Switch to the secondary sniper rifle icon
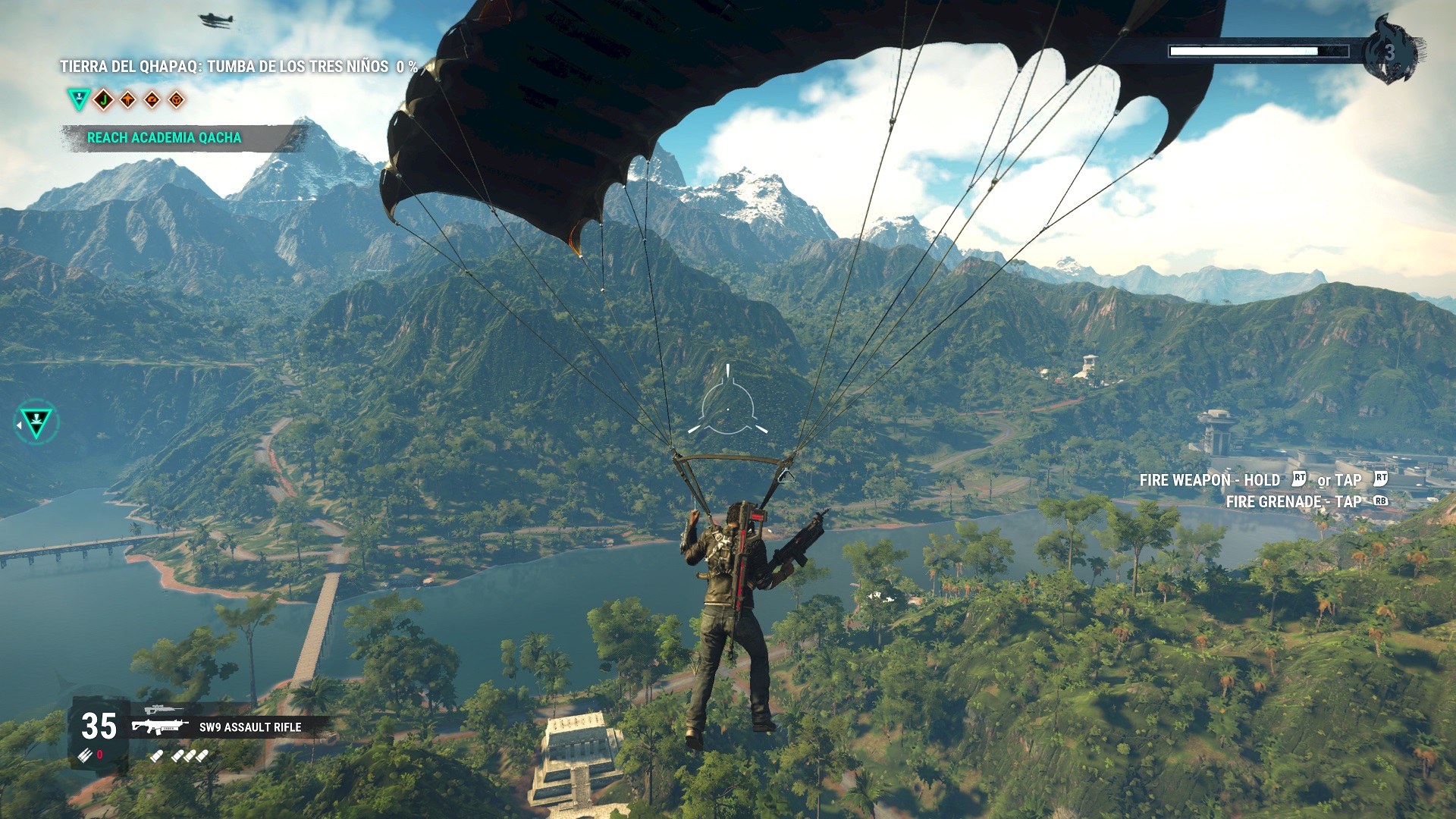The height and width of the screenshot is (819, 1456). pyautogui.click(x=163, y=710)
